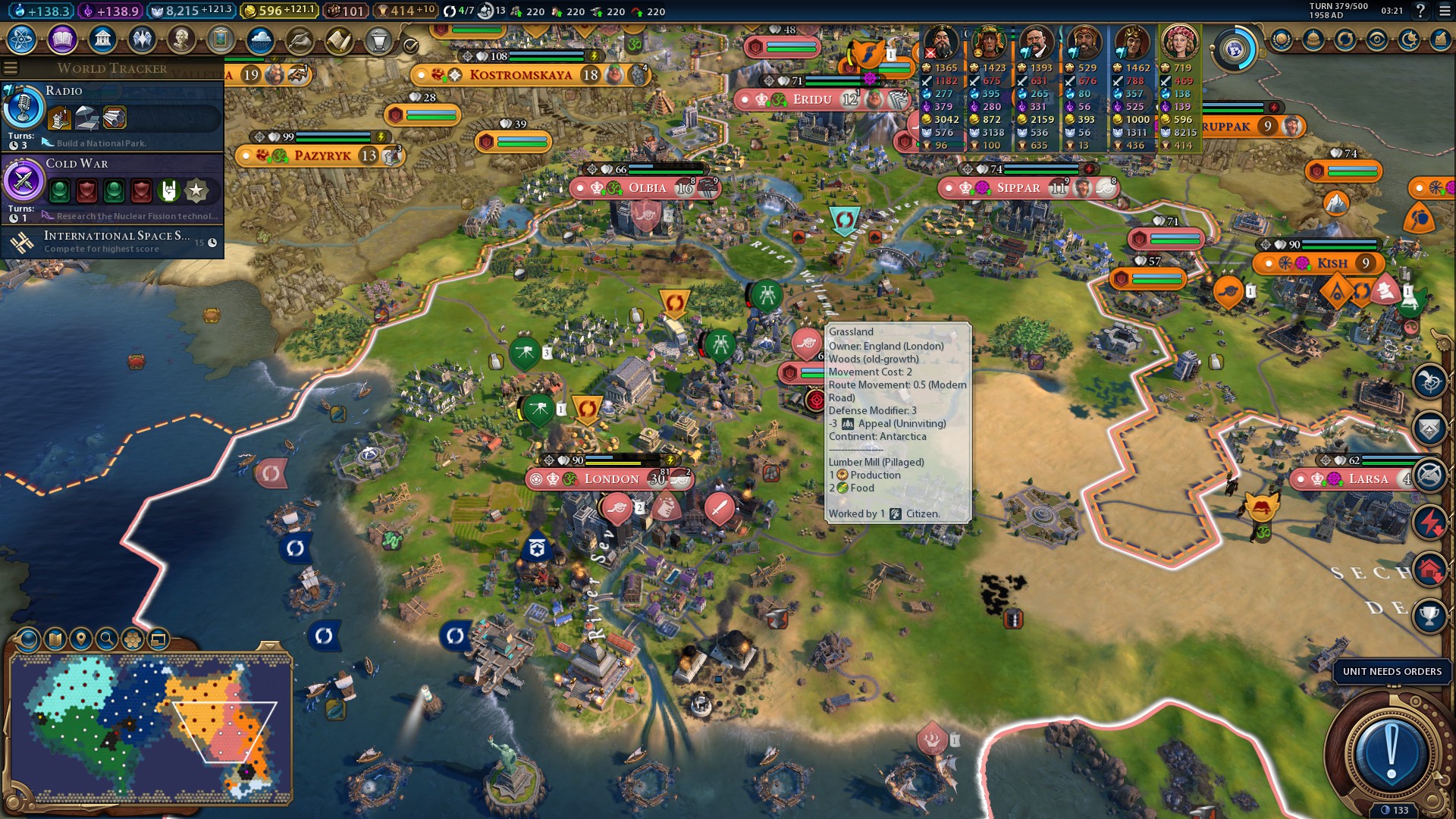
Task: Select the Cold War civic icon
Action: [x=23, y=181]
